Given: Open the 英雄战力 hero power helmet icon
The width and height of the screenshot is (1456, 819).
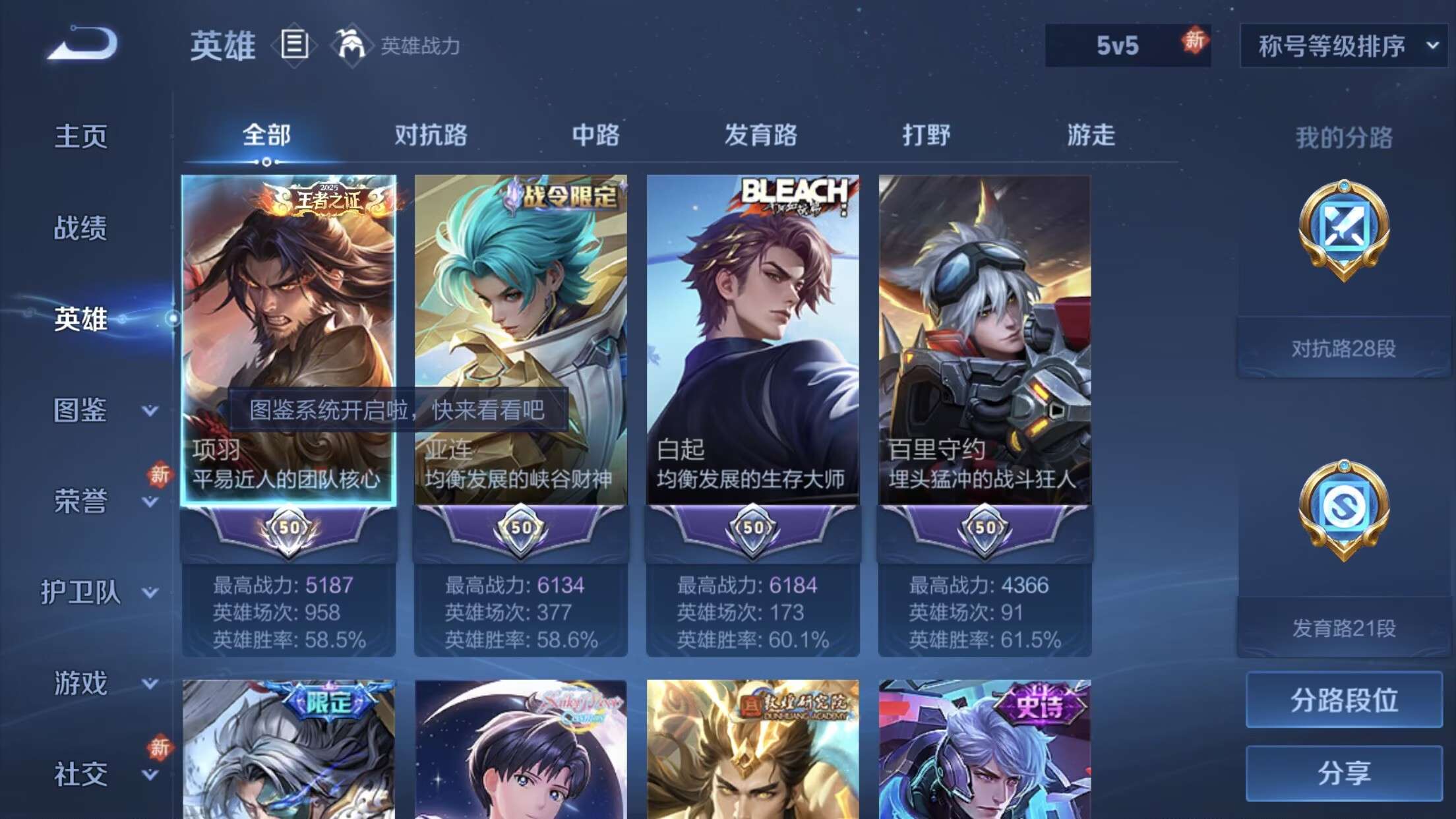Looking at the screenshot, I should coord(354,45).
